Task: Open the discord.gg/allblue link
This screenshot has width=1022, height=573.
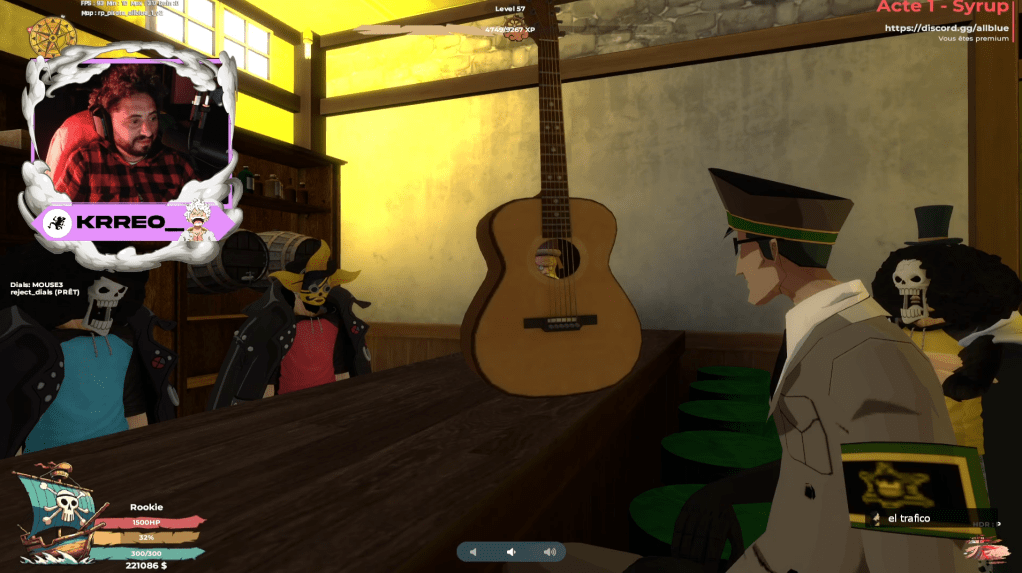Action: pyautogui.click(x=945, y=27)
